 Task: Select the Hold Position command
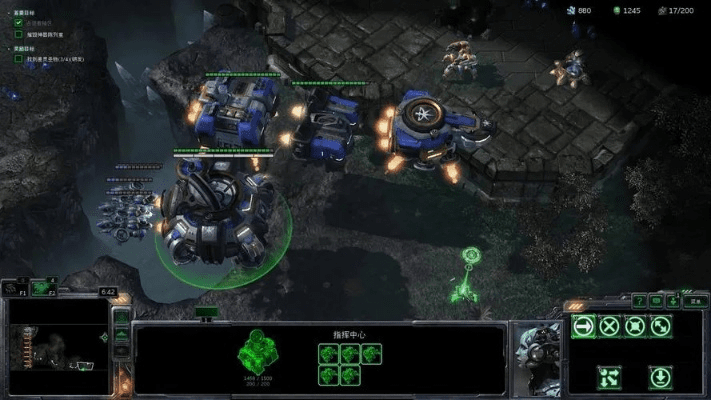pos(635,326)
